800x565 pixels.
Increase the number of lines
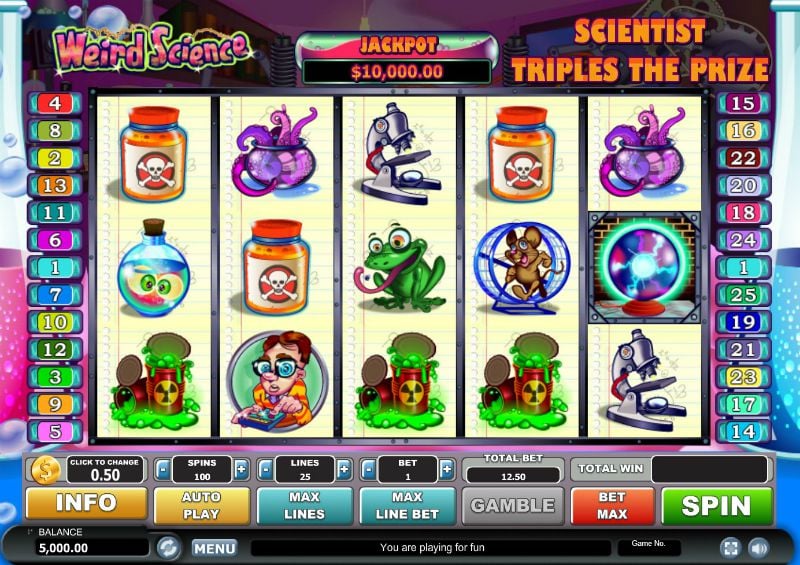pos(344,469)
